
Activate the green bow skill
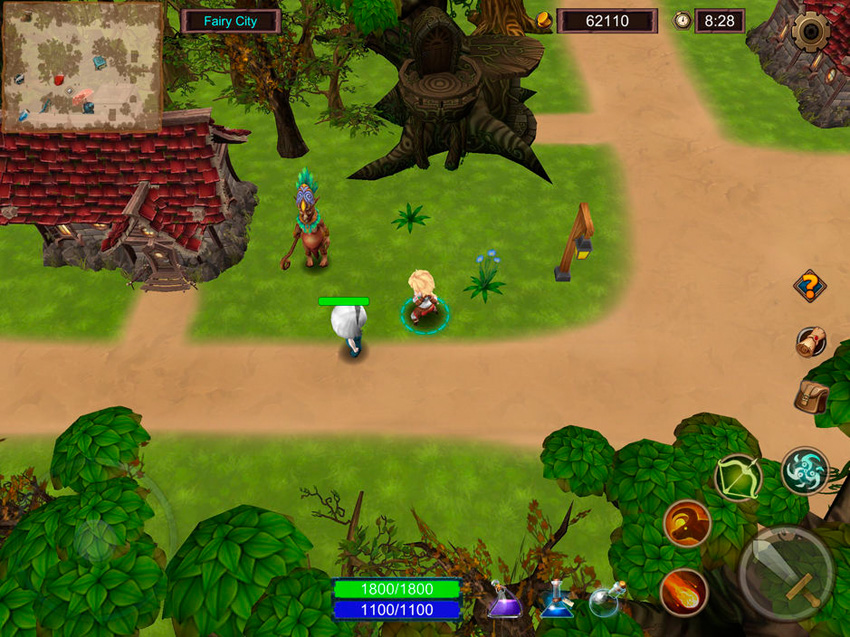click(738, 478)
